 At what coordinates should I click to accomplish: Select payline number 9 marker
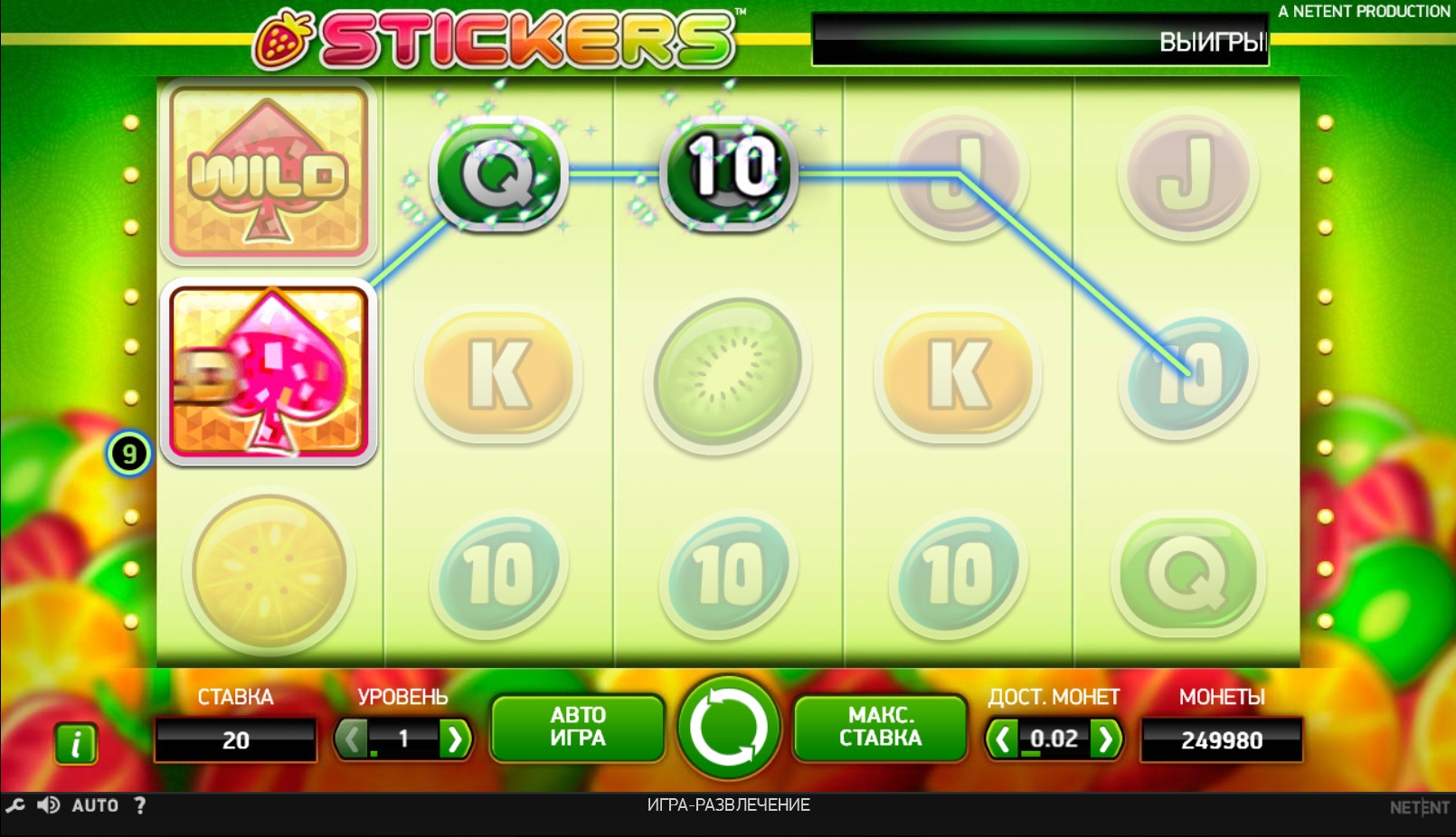(x=129, y=453)
